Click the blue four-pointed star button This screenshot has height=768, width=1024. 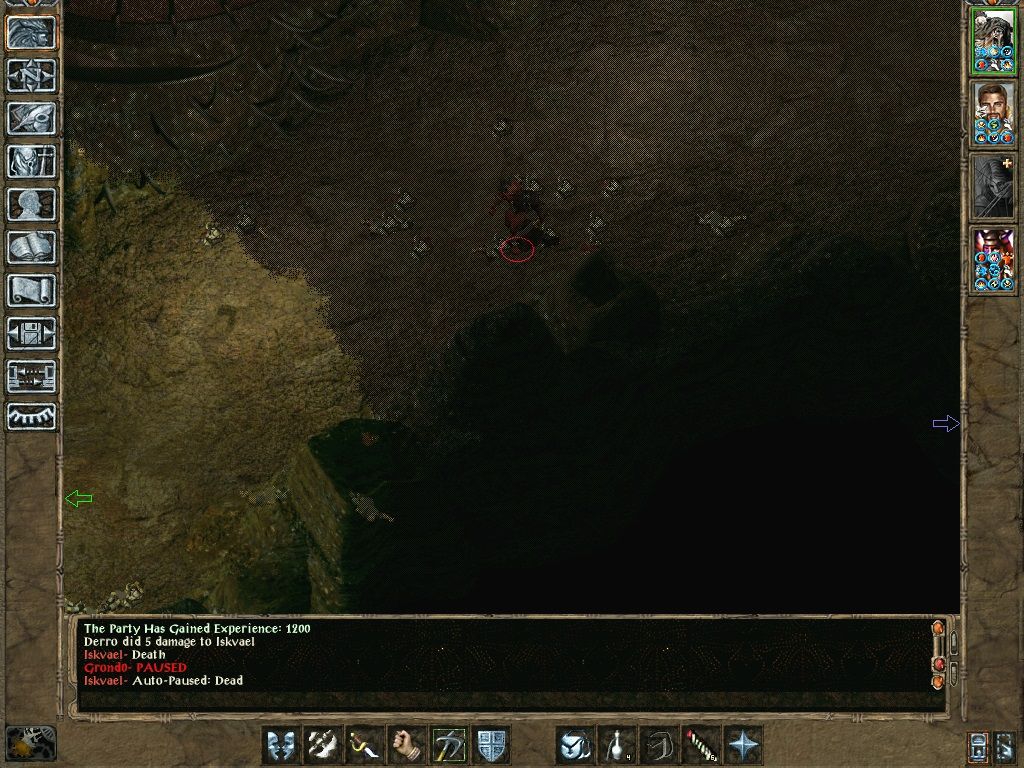point(743,745)
